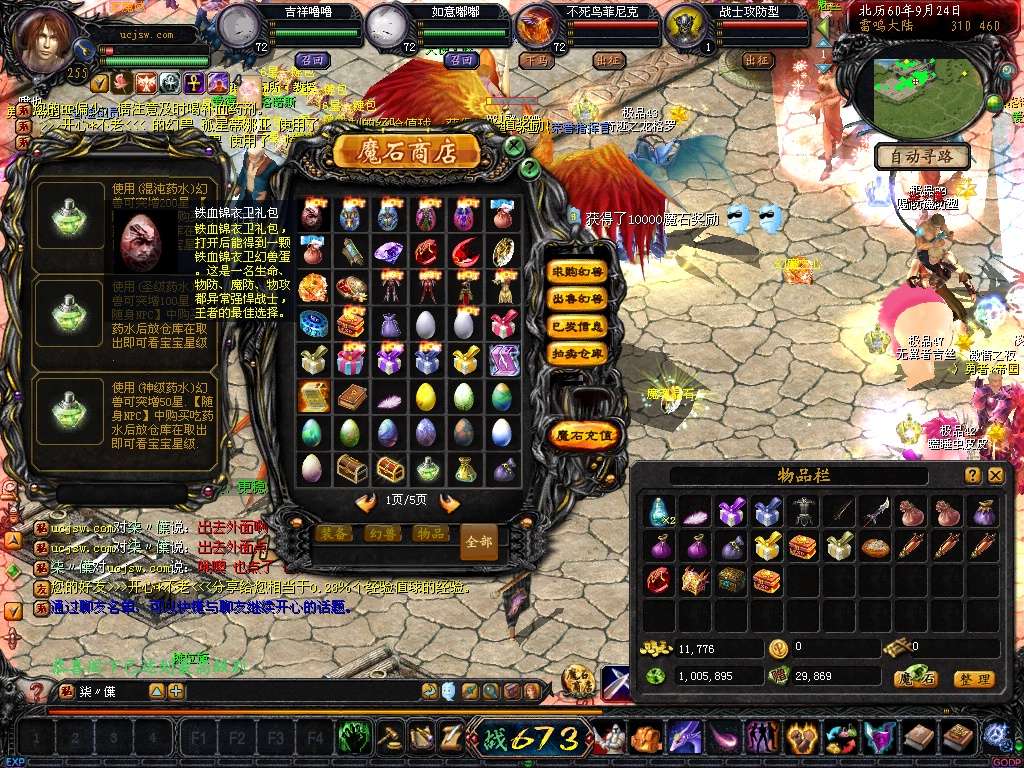Click the 魔石充值 recharge button

pos(585,434)
